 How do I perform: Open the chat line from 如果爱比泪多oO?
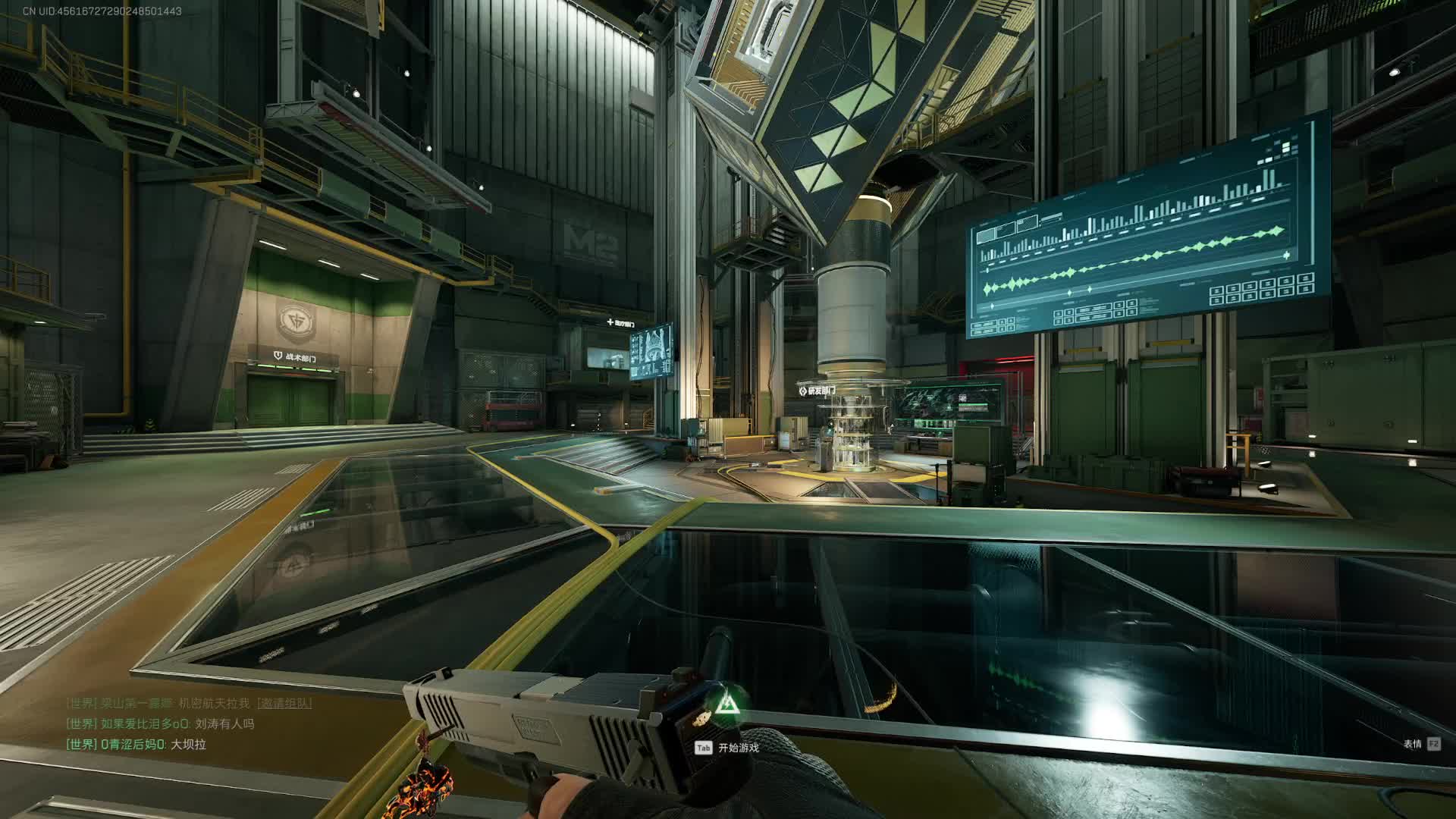pos(160,723)
